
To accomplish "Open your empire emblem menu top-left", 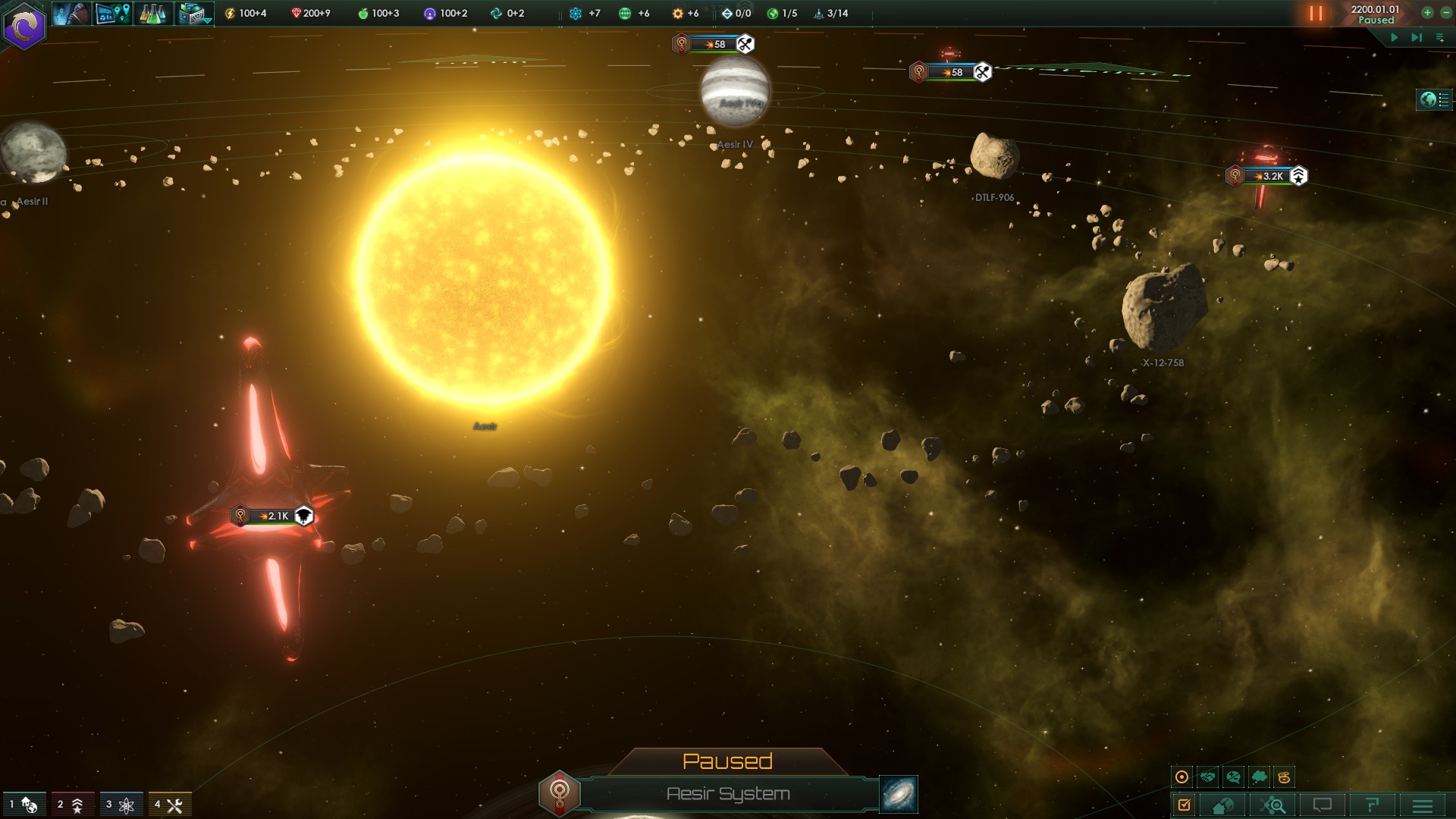I will point(25,25).
